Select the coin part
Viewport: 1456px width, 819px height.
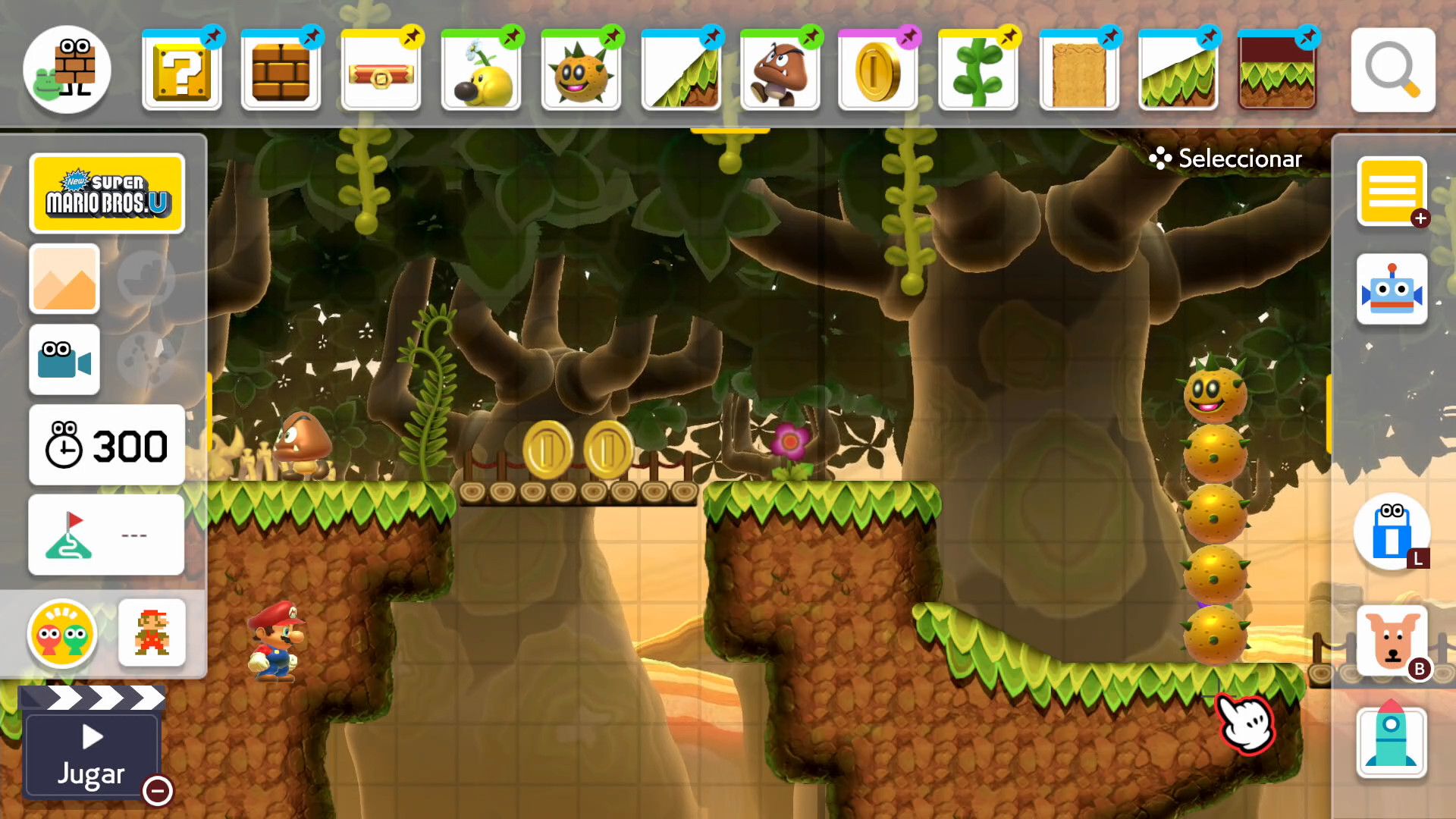[x=877, y=71]
